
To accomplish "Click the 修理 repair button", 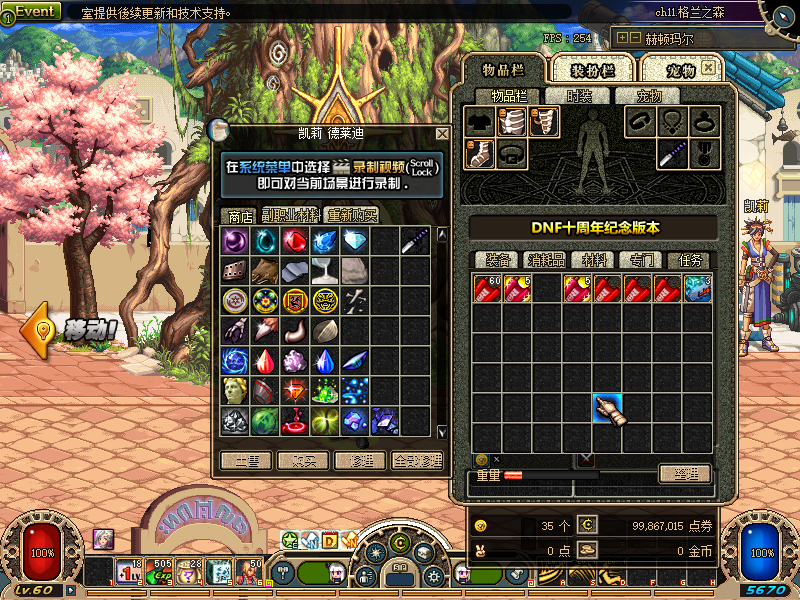I will (360, 461).
